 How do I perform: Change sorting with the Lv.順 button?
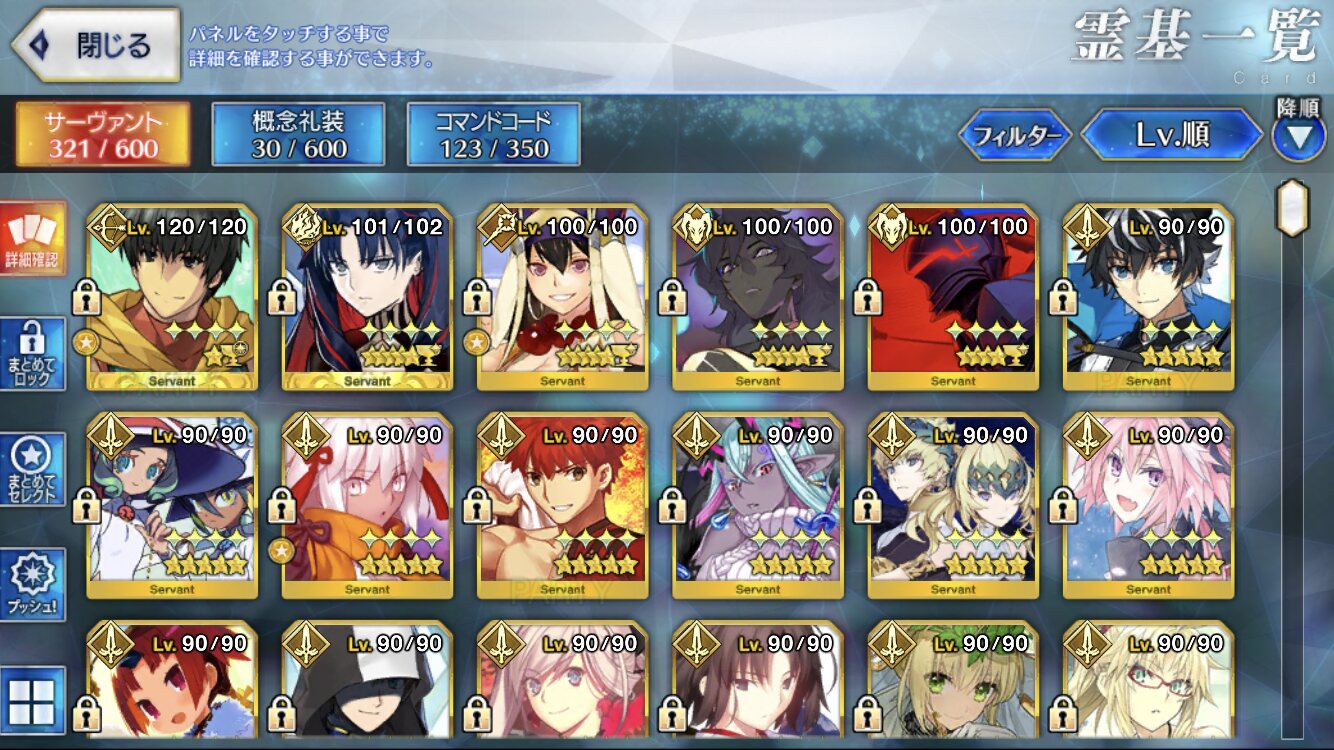[x=1172, y=135]
